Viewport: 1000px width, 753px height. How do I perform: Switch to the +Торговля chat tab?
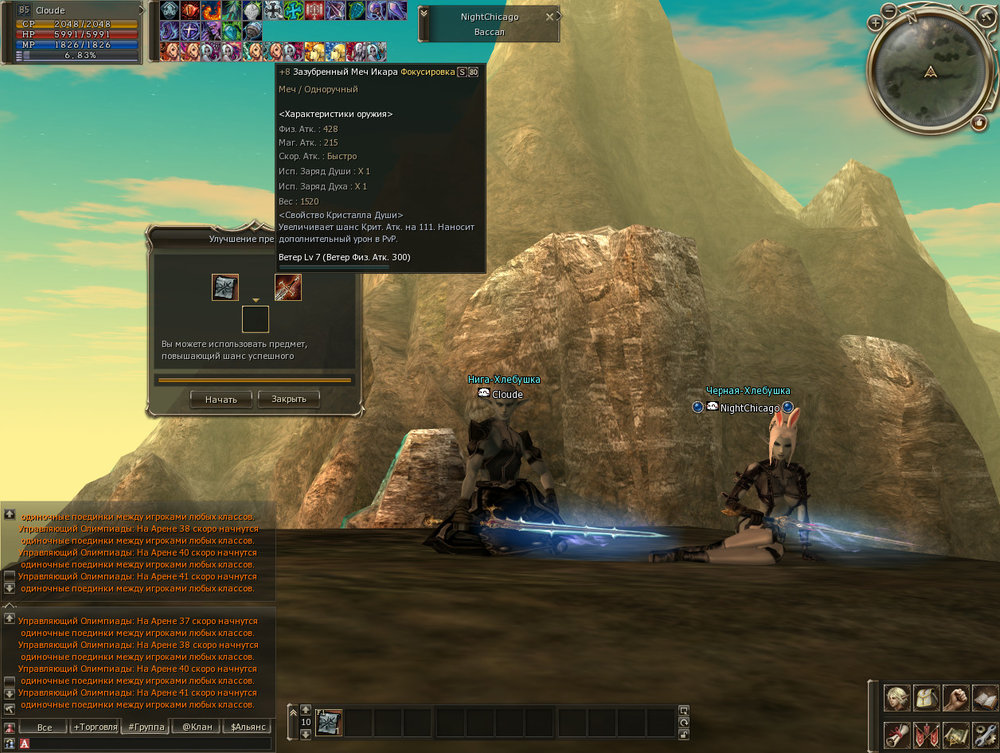(x=94, y=727)
